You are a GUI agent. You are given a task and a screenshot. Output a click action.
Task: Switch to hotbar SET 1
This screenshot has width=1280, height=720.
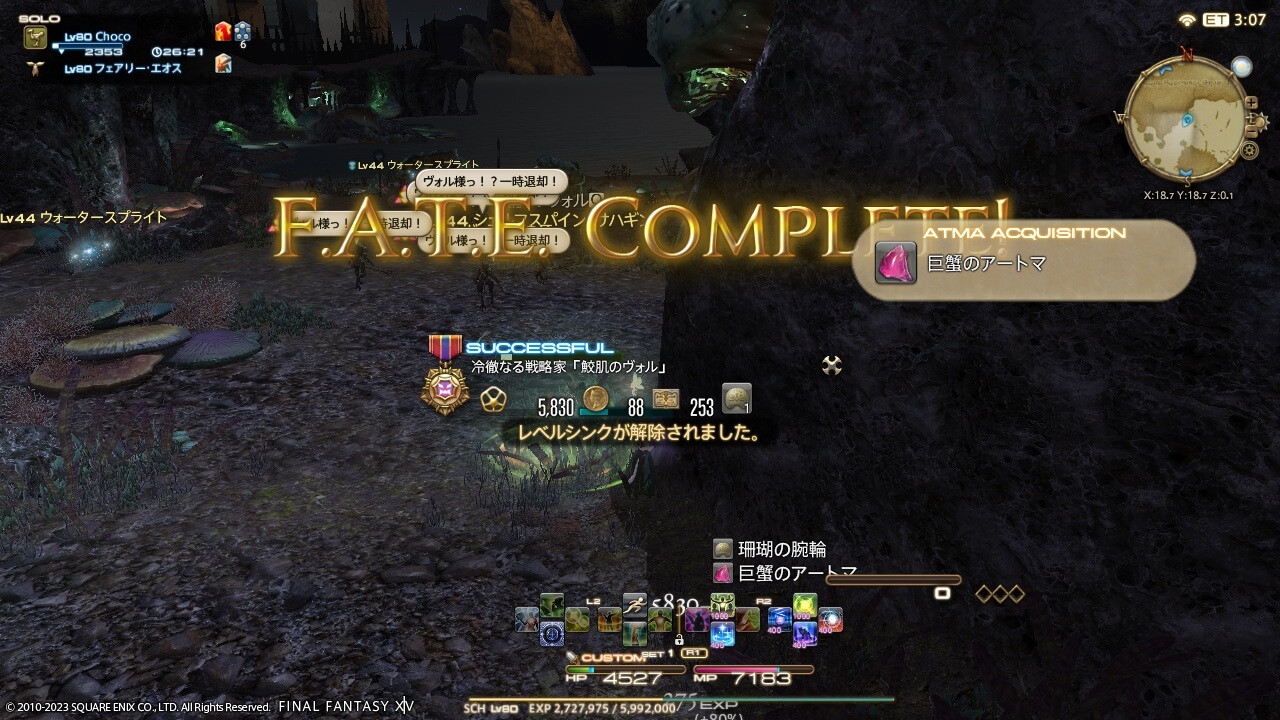click(x=656, y=653)
